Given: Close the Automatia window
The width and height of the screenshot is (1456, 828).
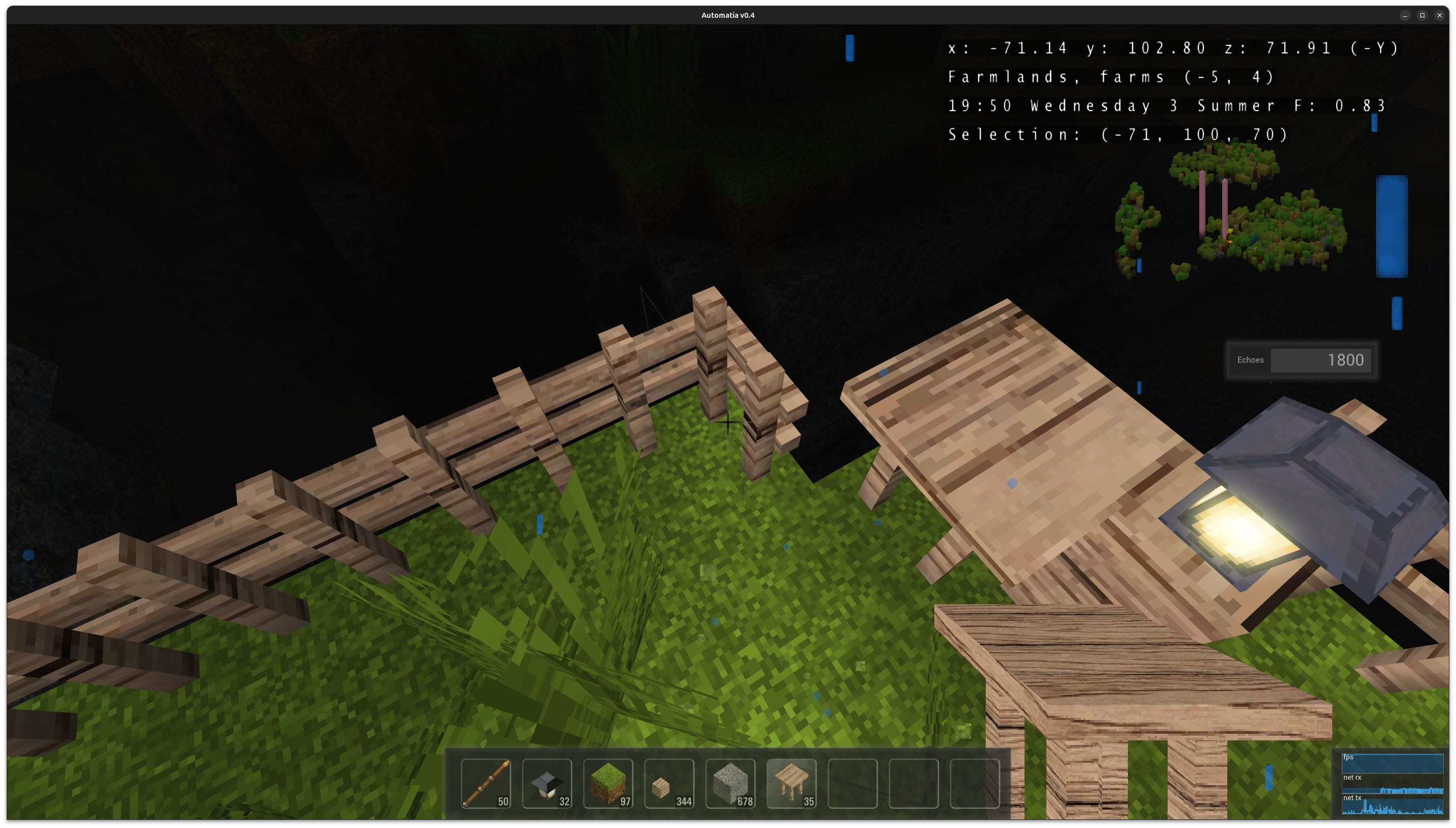Looking at the screenshot, I should click(1440, 15).
